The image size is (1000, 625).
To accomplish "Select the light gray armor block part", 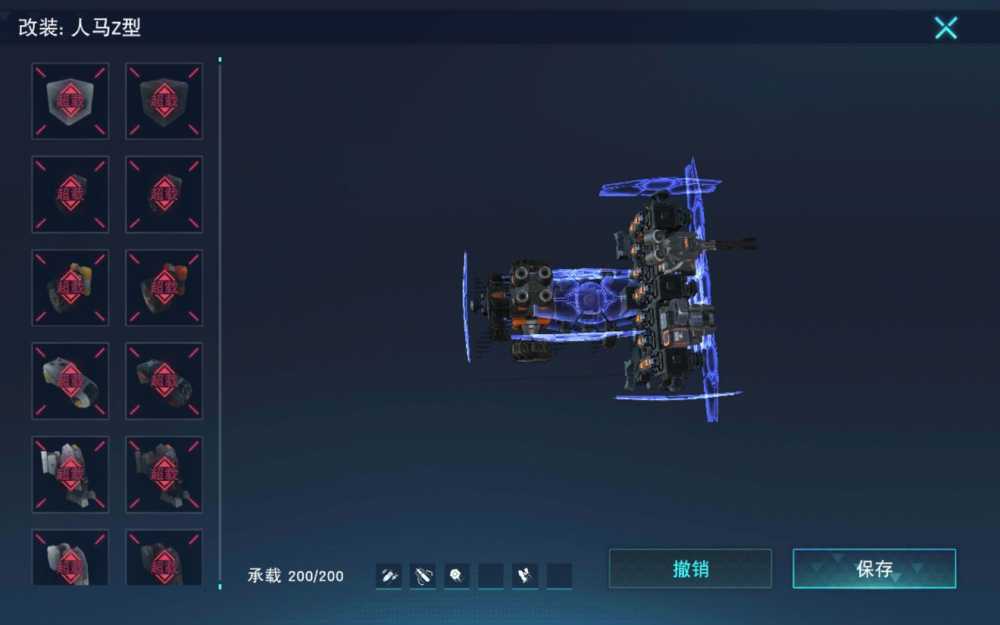I will tap(70, 101).
